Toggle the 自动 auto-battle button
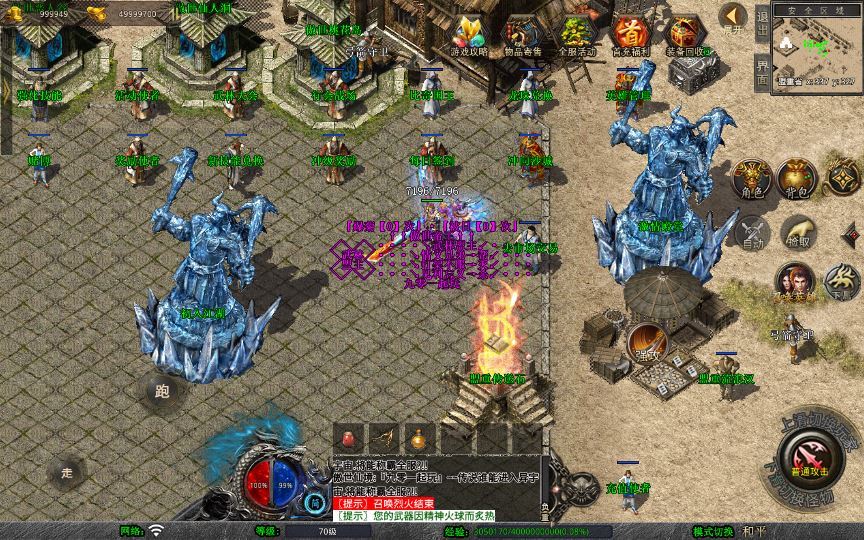Image resolution: width=864 pixels, height=540 pixels. pyautogui.click(x=751, y=231)
